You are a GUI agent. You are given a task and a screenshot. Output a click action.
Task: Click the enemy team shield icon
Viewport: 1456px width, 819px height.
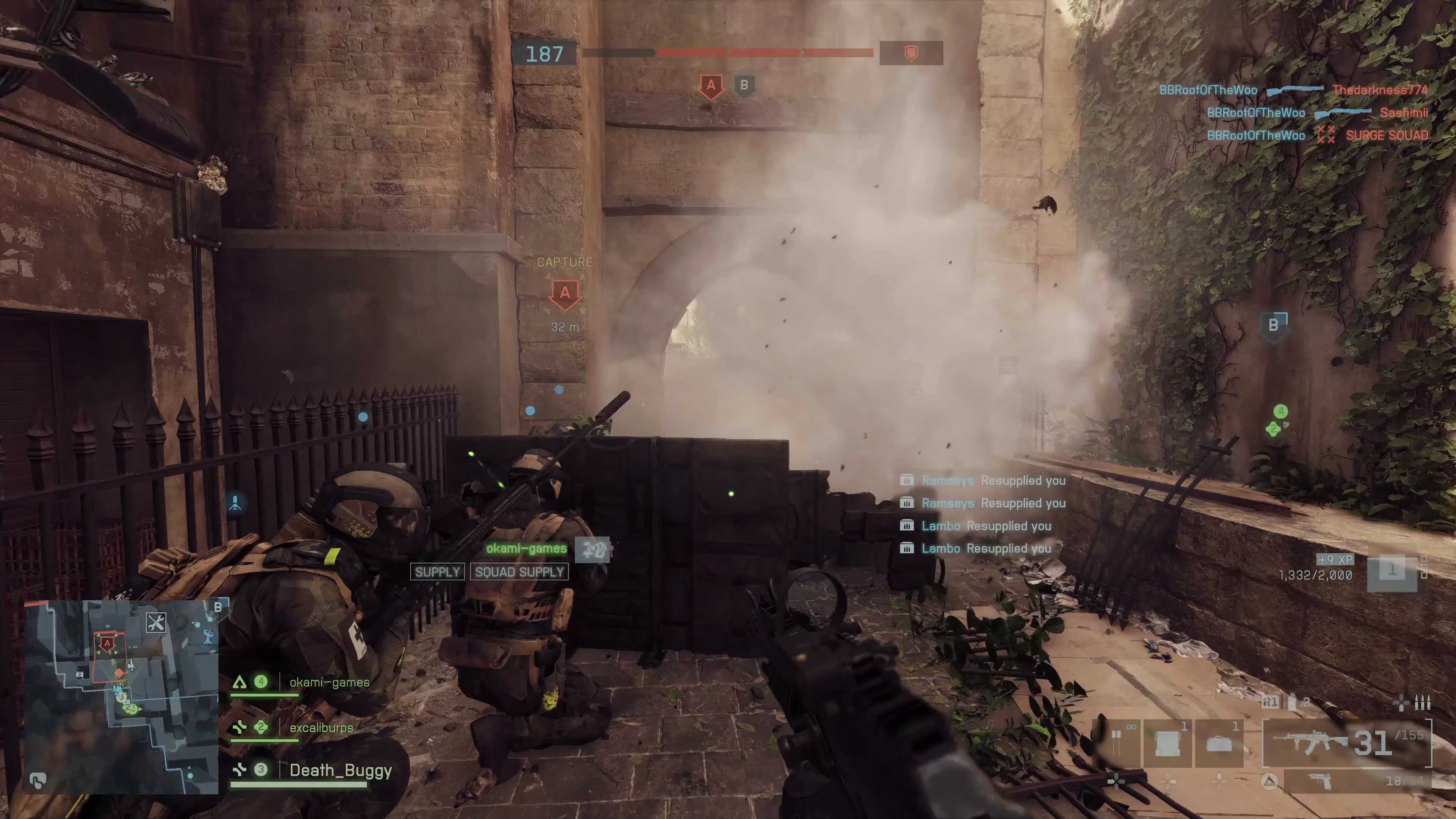[910, 53]
